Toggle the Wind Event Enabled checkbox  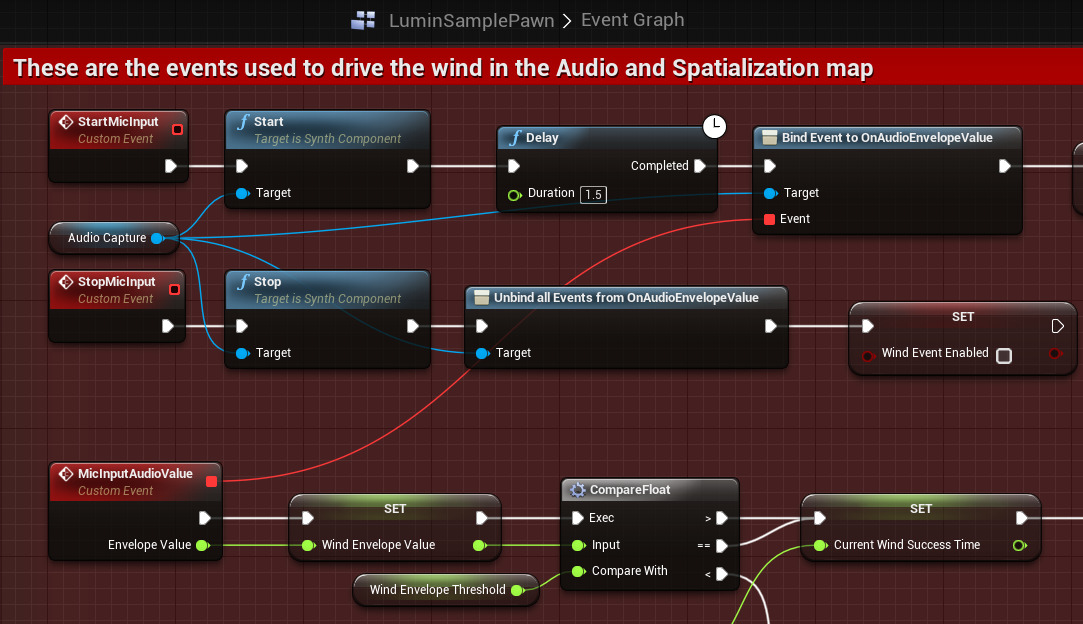tap(1004, 355)
